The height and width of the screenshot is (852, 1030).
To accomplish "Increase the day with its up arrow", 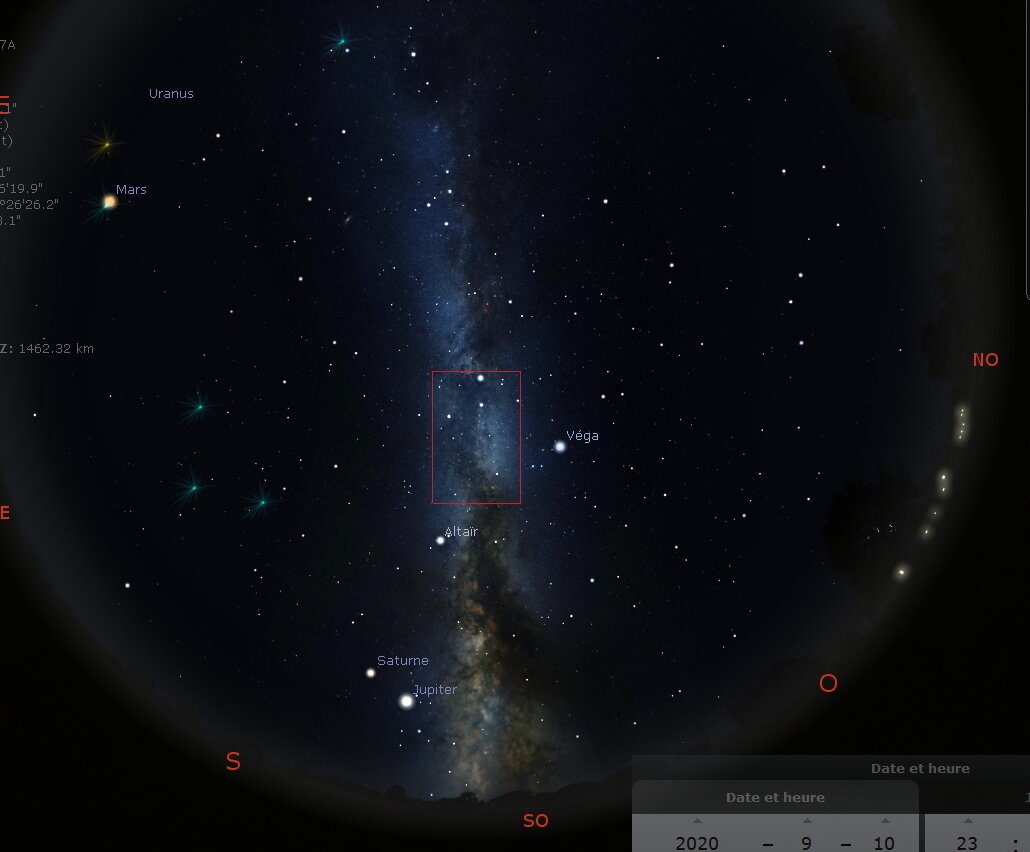I will point(885,821).
